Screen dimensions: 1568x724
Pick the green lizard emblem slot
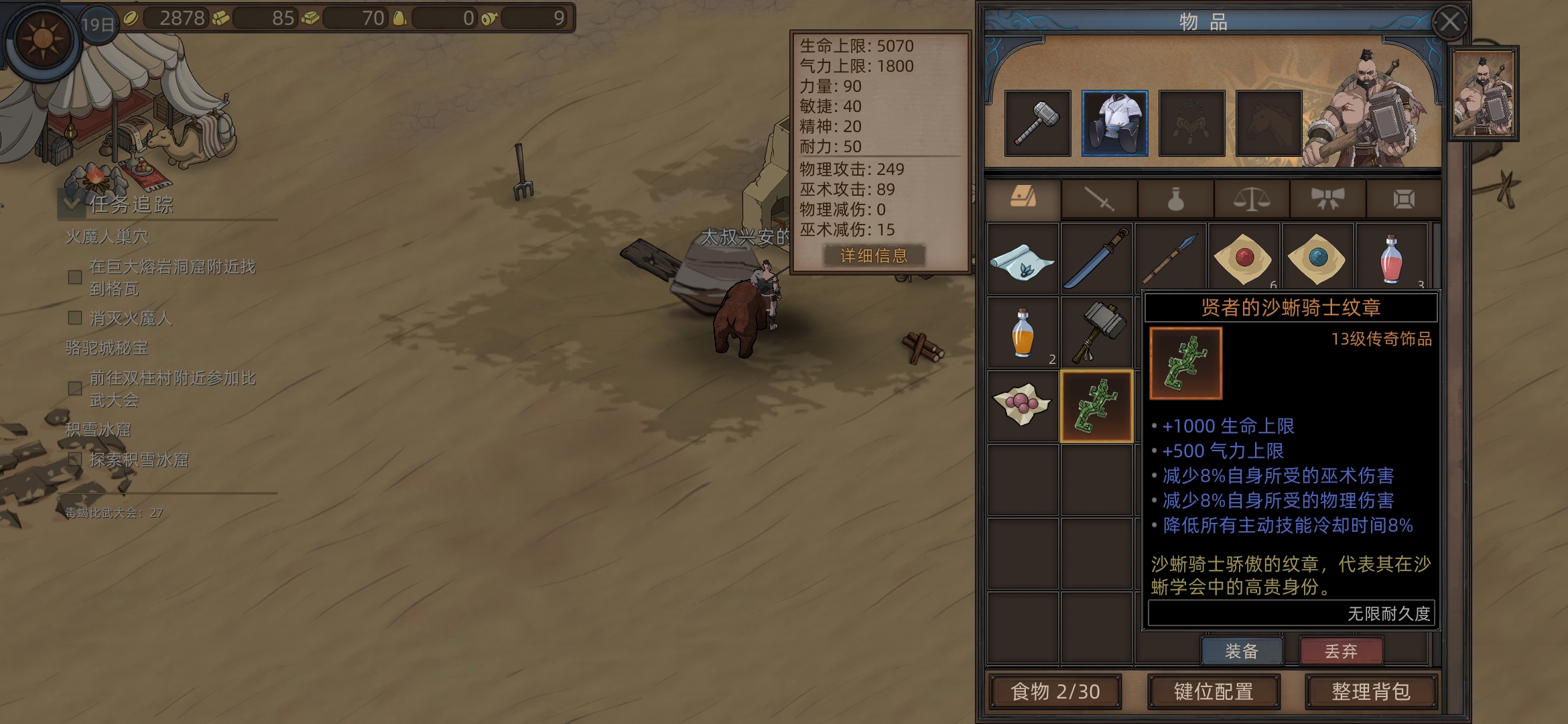click(x=1096, y=406)
